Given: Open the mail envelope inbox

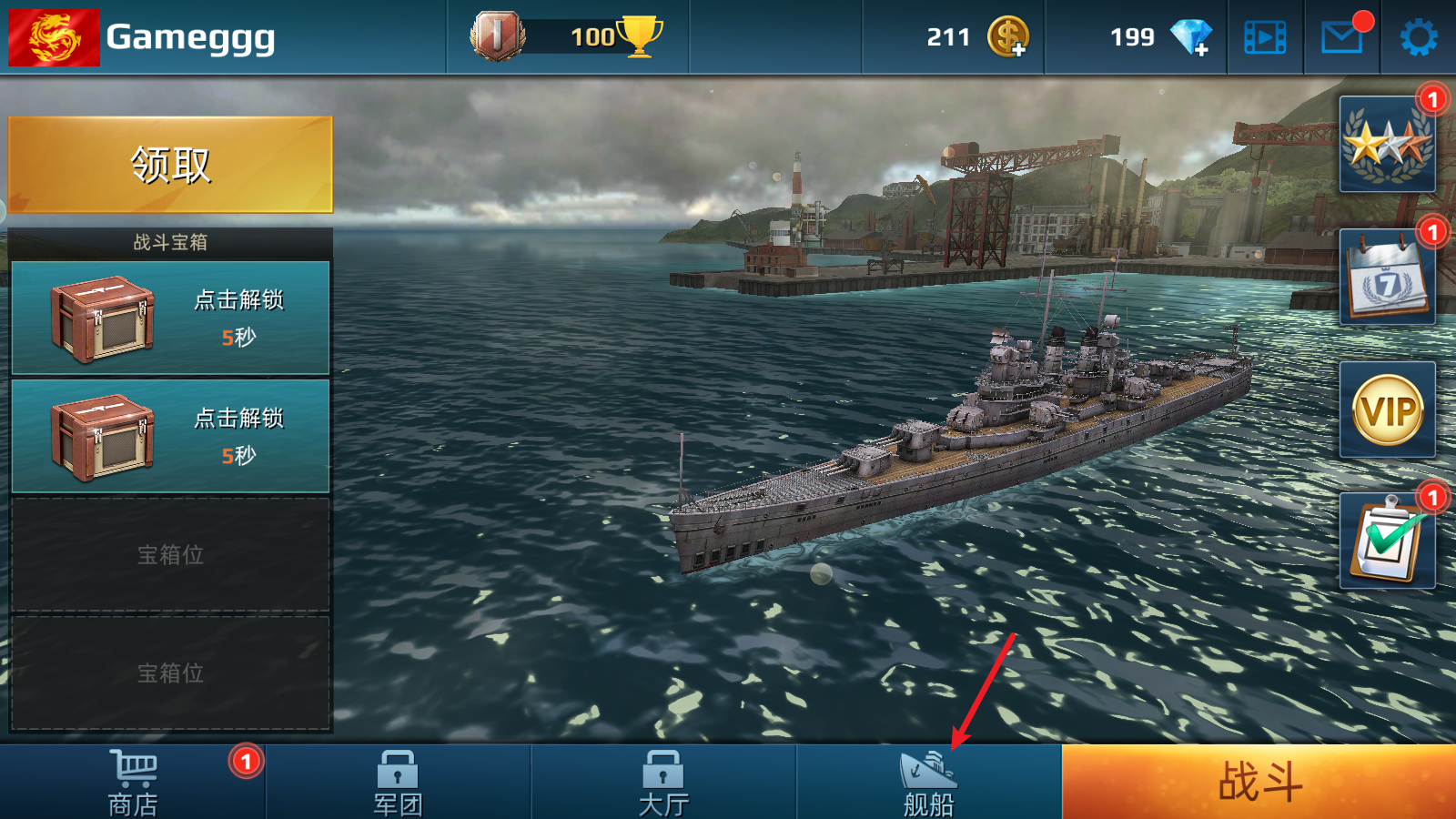Looking at the screenshot, I should click(1342, 37).
